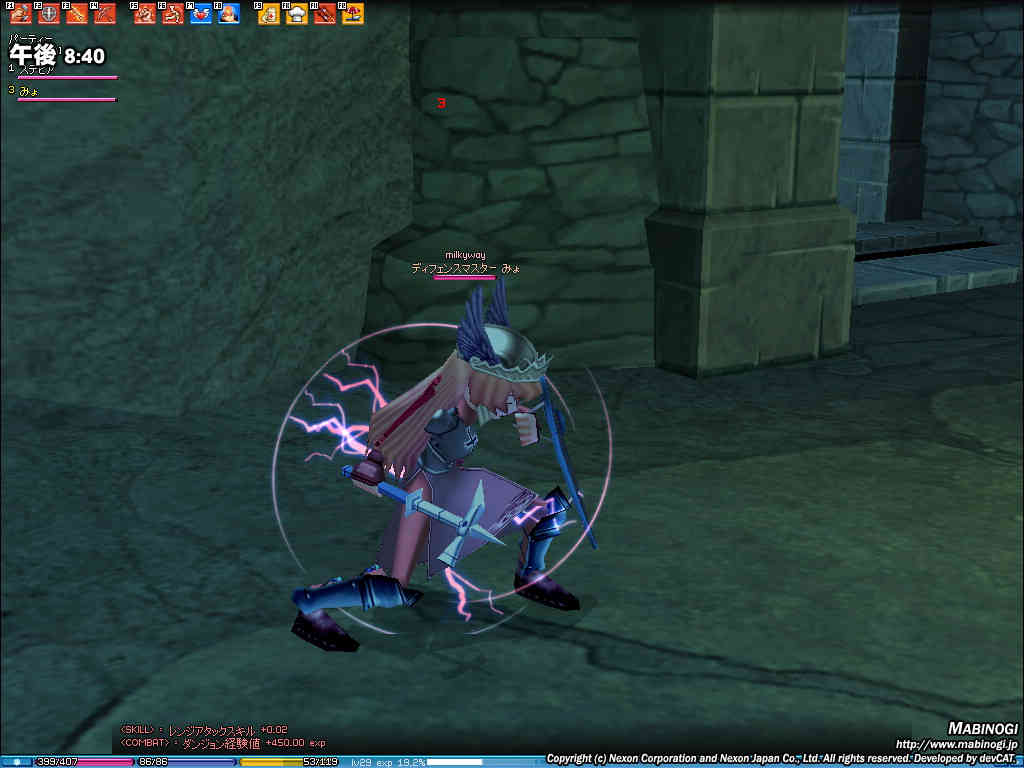
Task: Select the F11 red skill icon
Action: (325, 15)
